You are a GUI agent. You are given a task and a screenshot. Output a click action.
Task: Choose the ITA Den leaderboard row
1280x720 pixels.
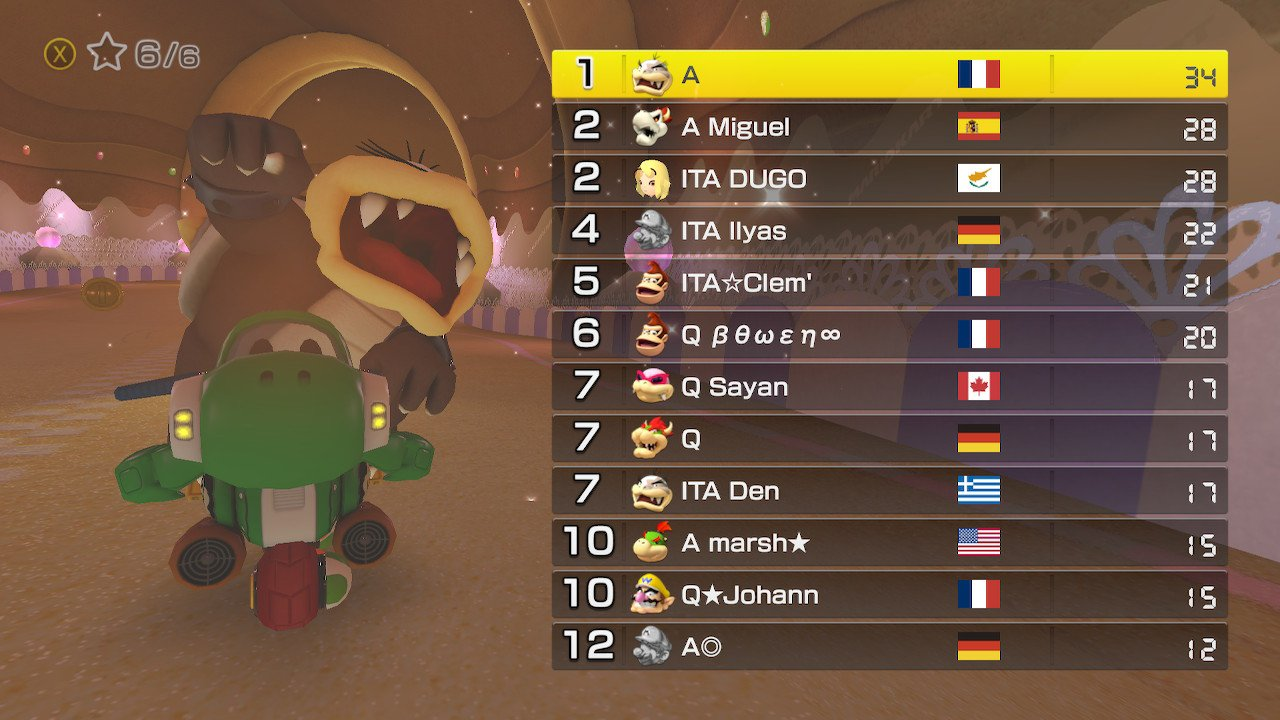pos(889,491)
